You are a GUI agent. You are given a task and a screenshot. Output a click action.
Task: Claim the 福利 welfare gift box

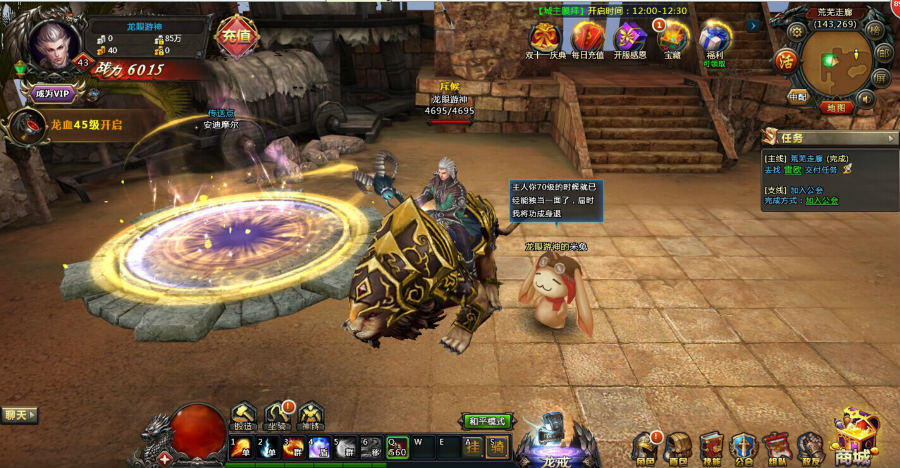[x=714, y=36]
